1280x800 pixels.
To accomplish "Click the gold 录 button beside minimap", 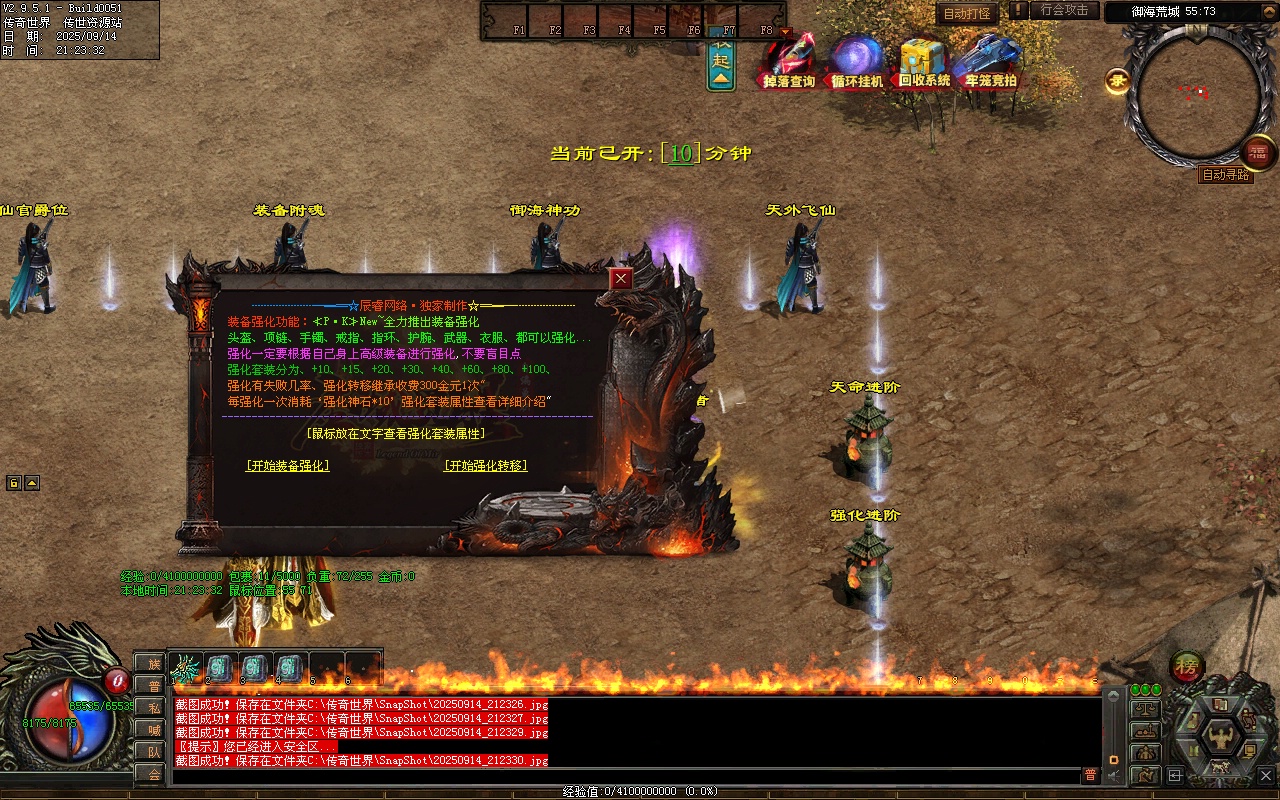I will [1117, 82].
